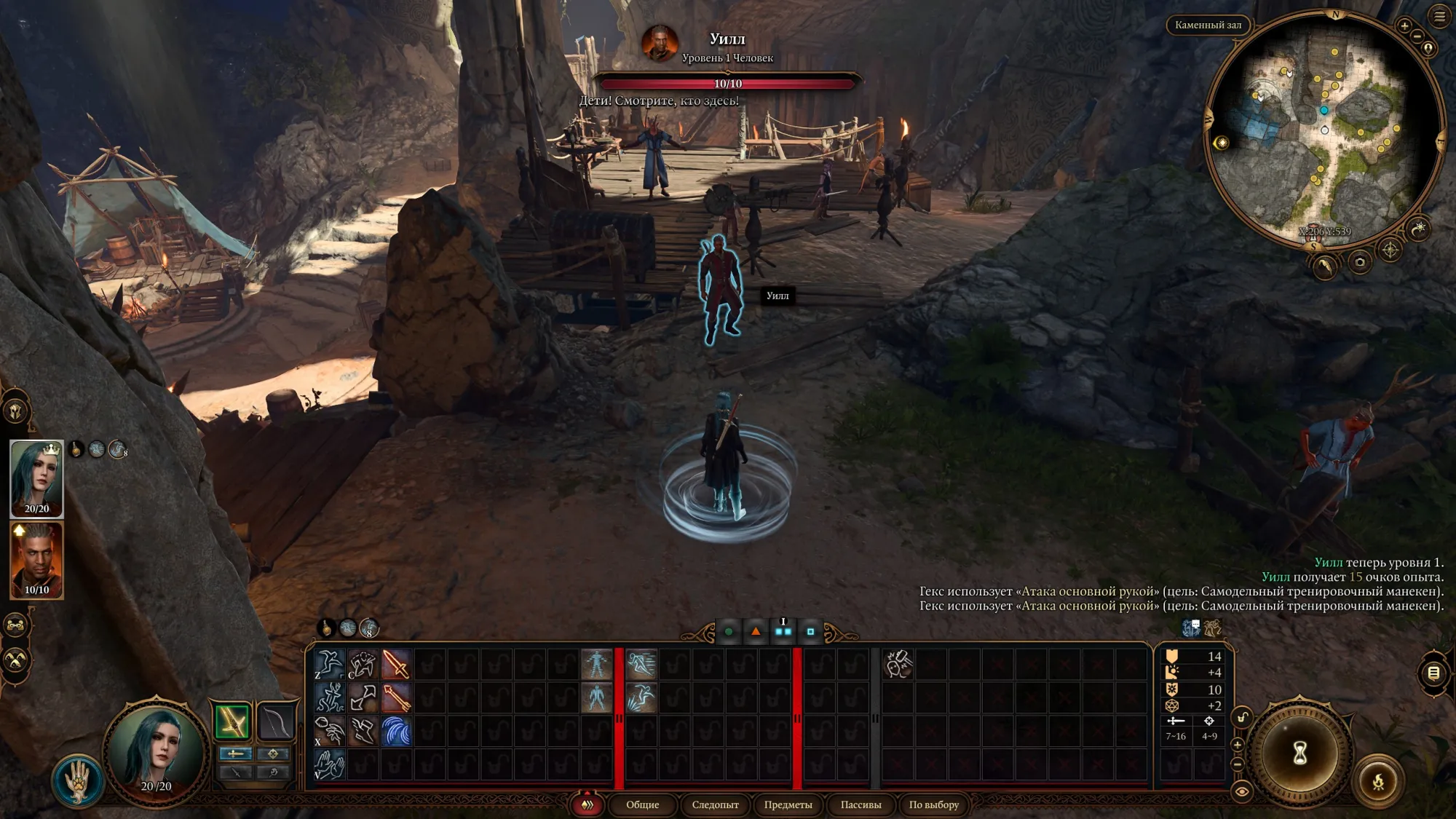Open the journal button at right edge
Screen dimensions: 1456x819
click(1433, 673)
